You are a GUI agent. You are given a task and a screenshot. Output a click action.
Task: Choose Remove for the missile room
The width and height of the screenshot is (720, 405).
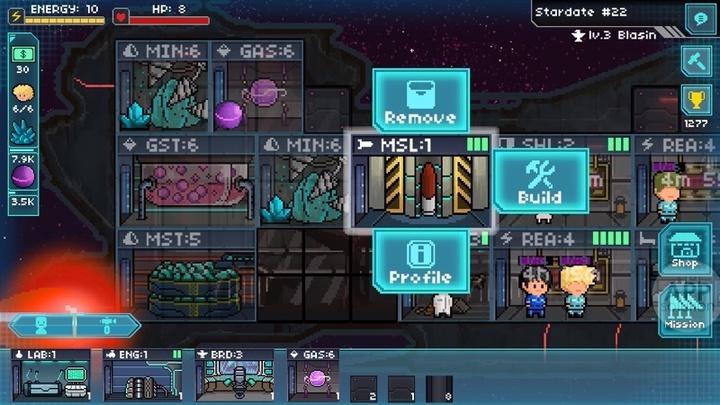tap(420, 101)
